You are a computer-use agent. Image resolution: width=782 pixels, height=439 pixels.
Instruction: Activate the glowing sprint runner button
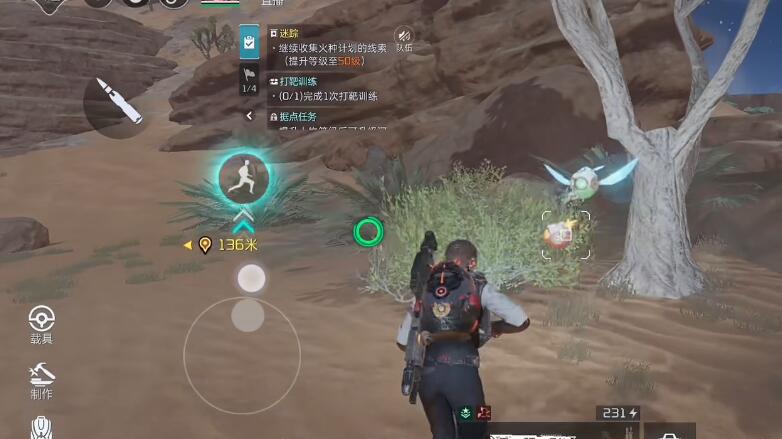click(243, 177)
